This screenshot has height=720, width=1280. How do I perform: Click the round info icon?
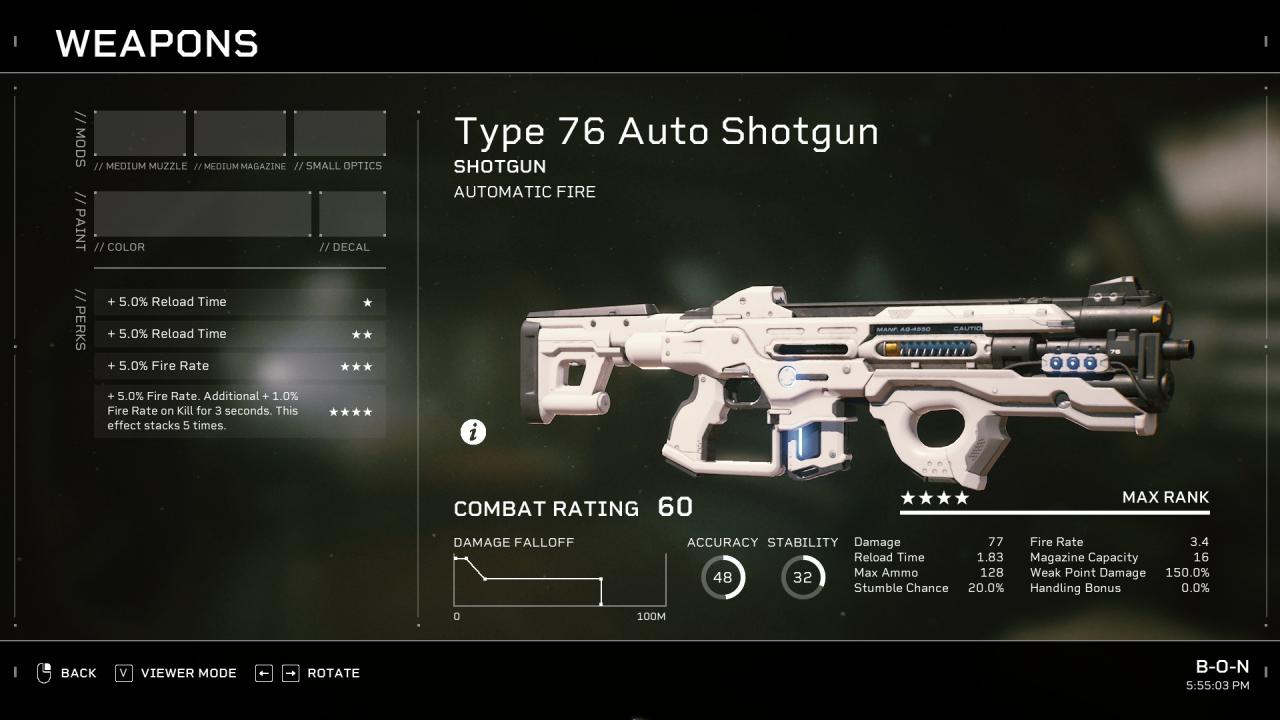coord(473,431)
